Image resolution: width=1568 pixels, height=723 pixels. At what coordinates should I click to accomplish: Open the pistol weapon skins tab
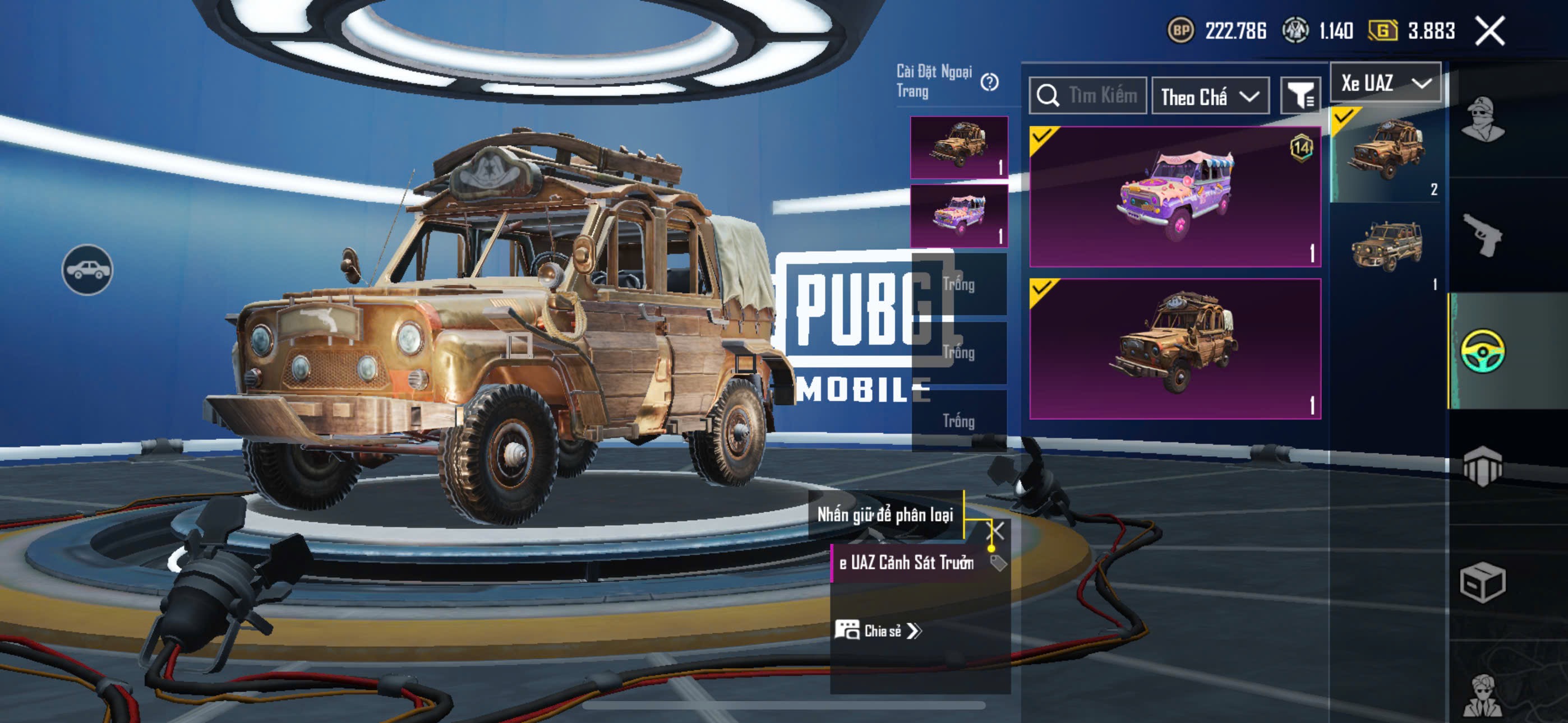pyautogui.click(x=1483, y=235)
